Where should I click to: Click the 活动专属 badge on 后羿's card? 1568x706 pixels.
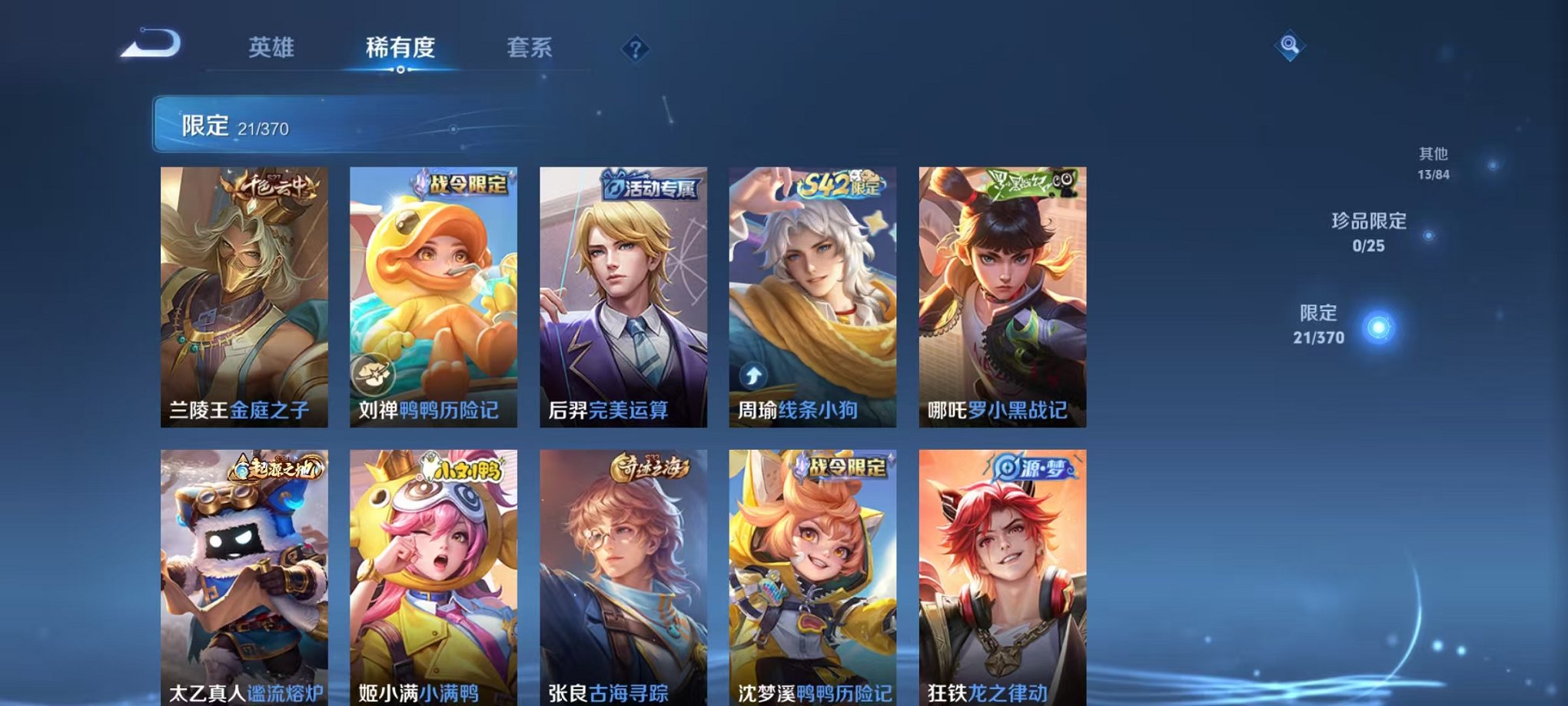pos(651,187)
